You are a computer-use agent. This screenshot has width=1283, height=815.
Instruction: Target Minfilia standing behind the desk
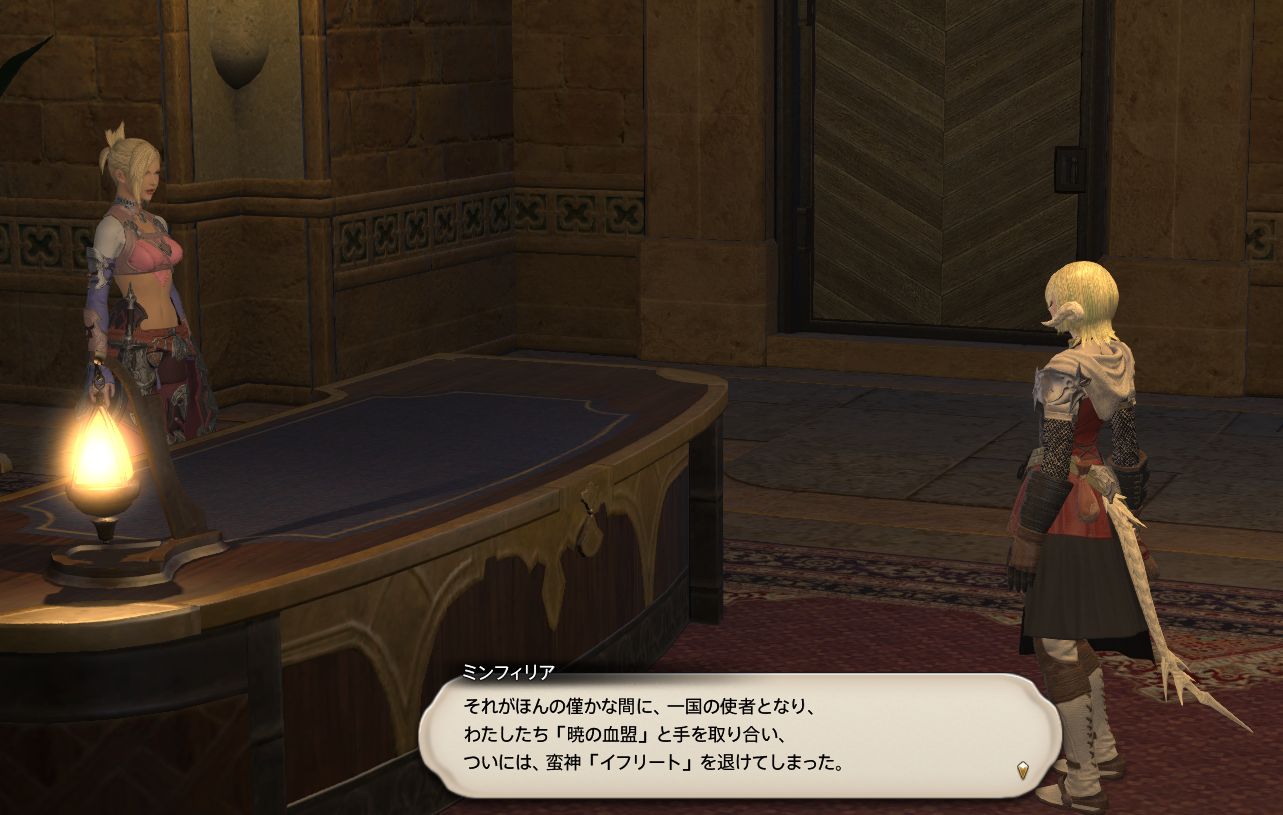pos(140,250)
